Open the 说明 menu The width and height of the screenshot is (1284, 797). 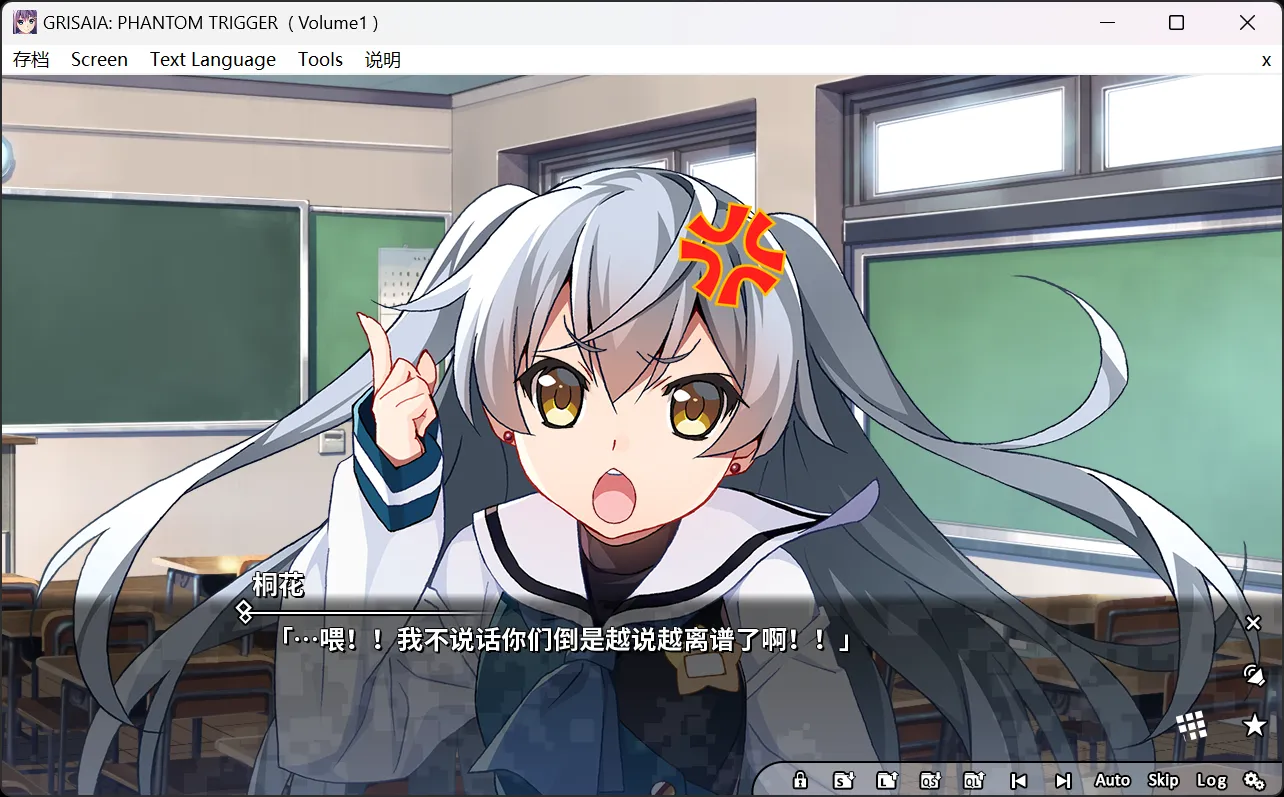(x=381, y=59)
